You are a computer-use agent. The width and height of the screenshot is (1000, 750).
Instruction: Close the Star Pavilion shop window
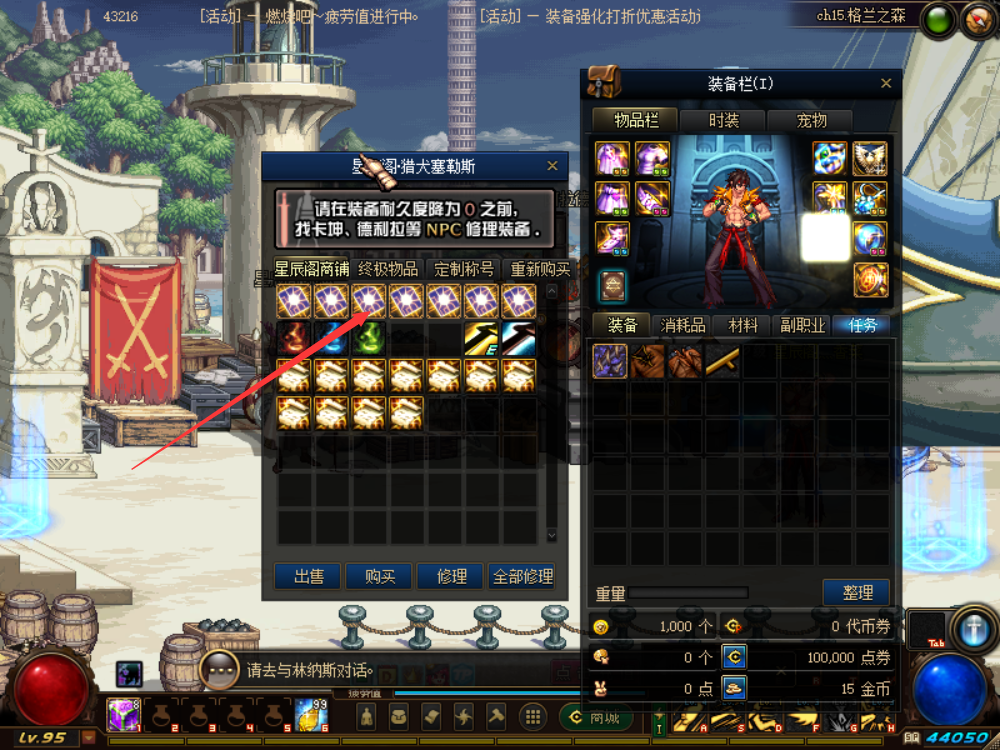[x=553, y=166]
